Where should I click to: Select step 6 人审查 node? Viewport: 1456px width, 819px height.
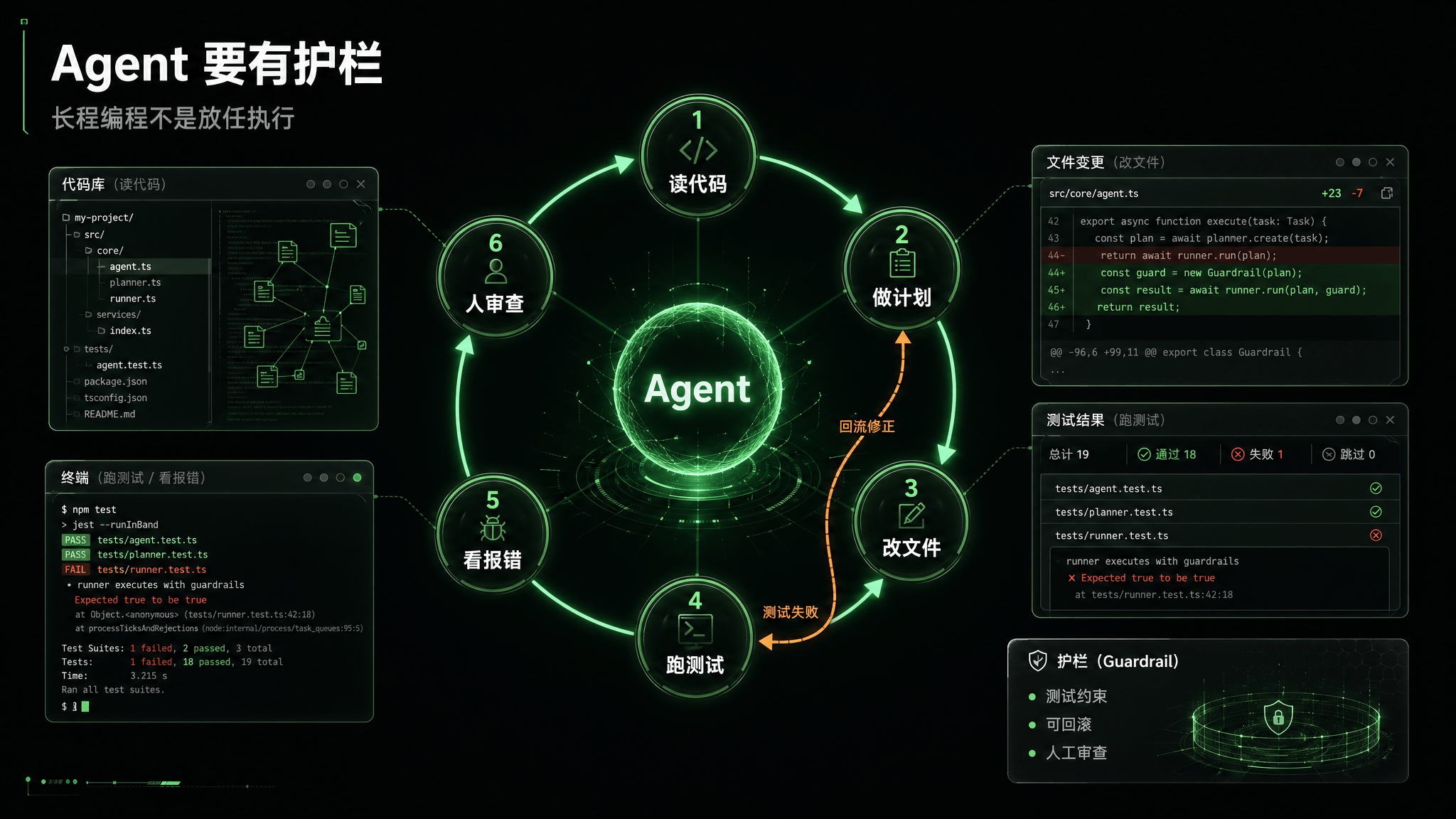495,275
